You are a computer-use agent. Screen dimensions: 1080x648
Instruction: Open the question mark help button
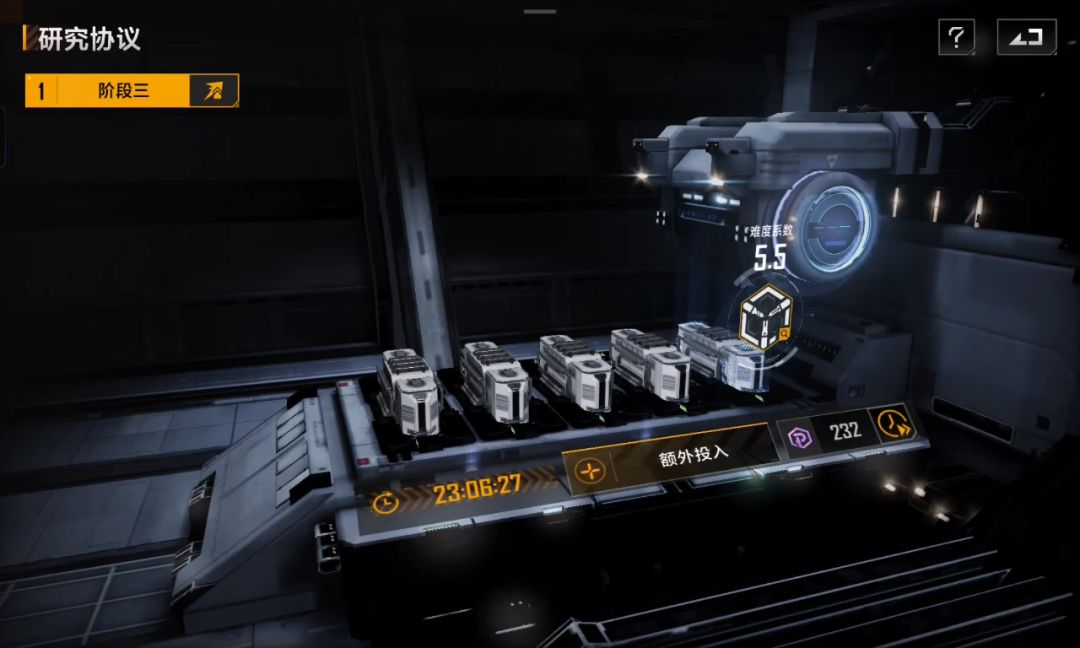[x=956, y=38]
